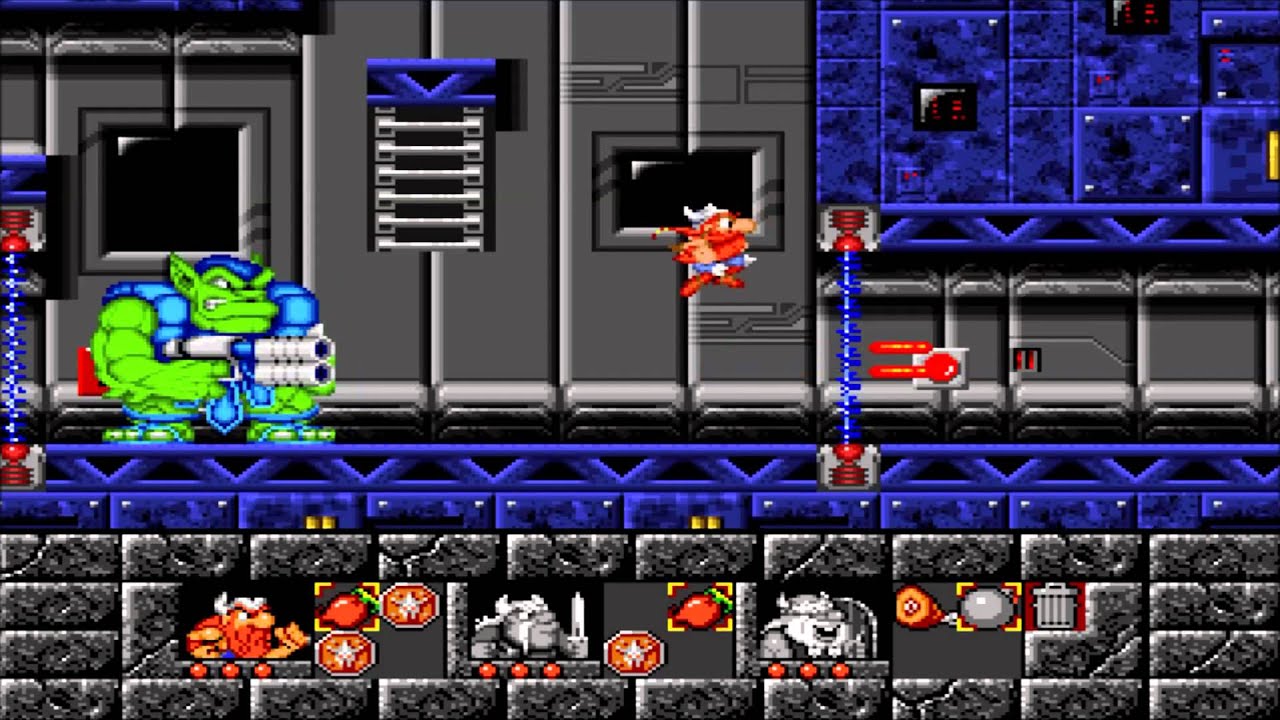Choose the tomato in Baleog's inventory
The width and height of the screenshot is (1280, 720).
click(700, 607)
